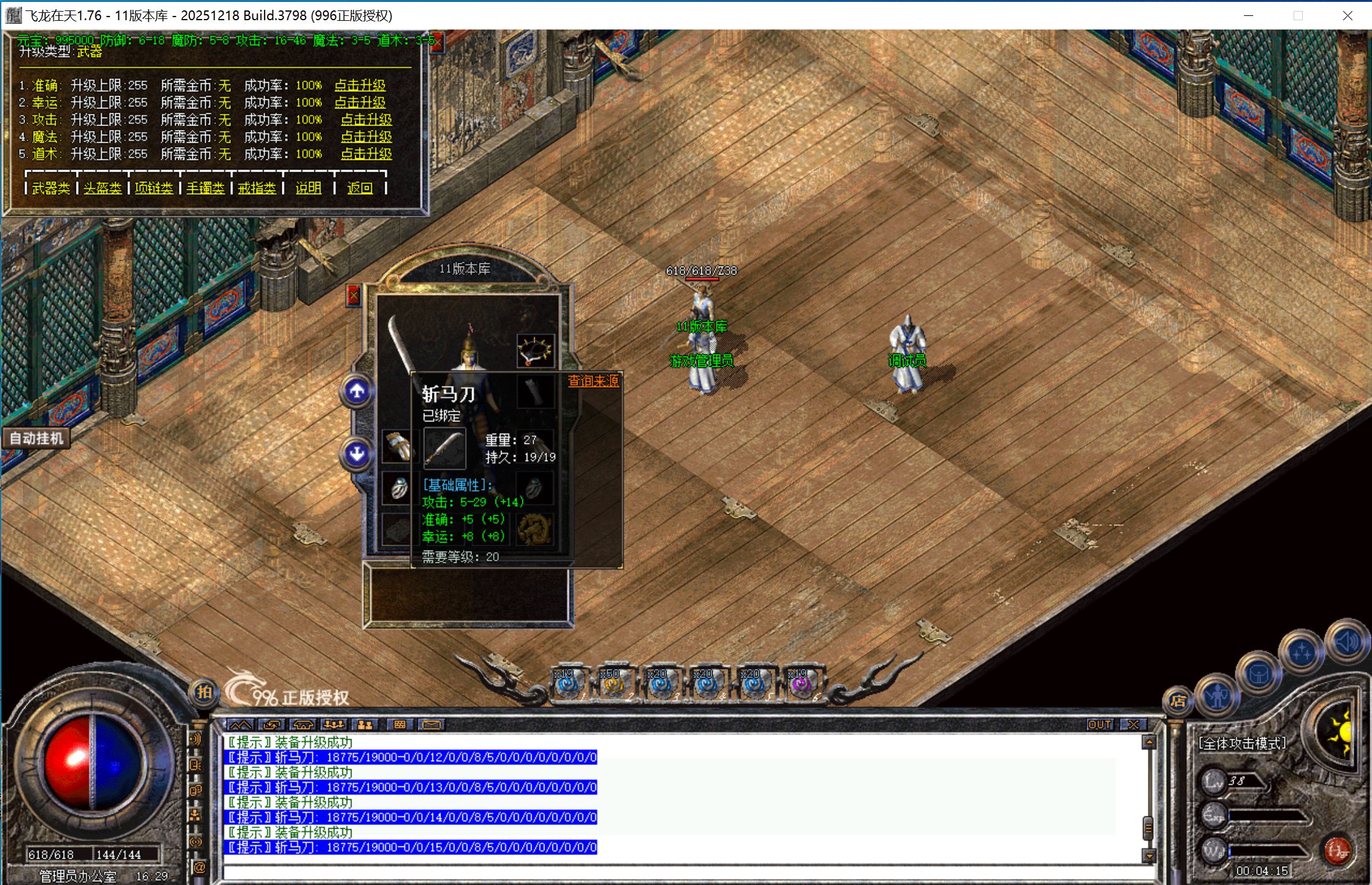Image resolution: width=1372 pixels, height=885 pixels.
Task: Open the 说明 help link
Action: pos(308,188)
